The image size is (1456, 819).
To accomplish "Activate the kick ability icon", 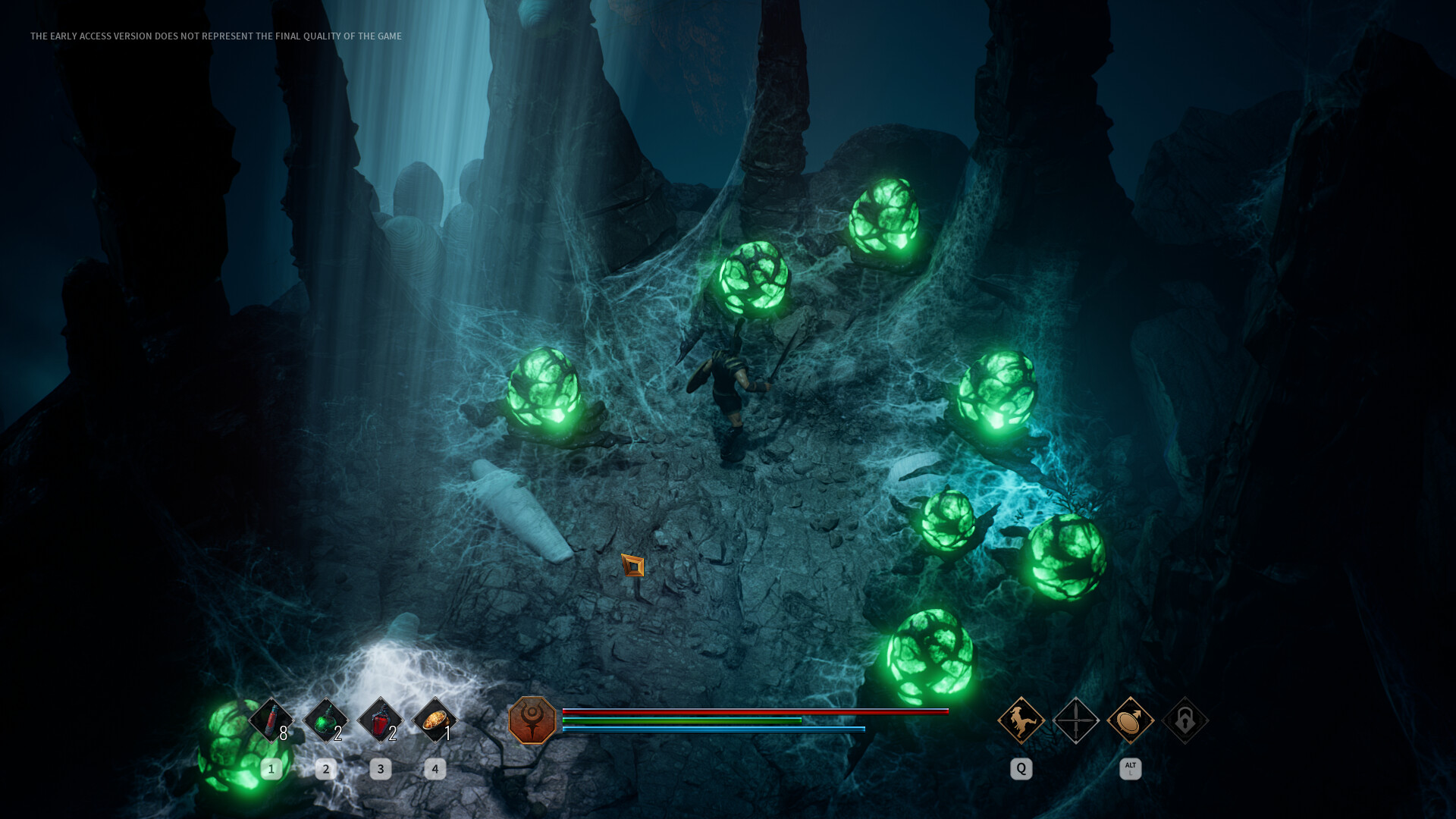I will [1021, 720].
